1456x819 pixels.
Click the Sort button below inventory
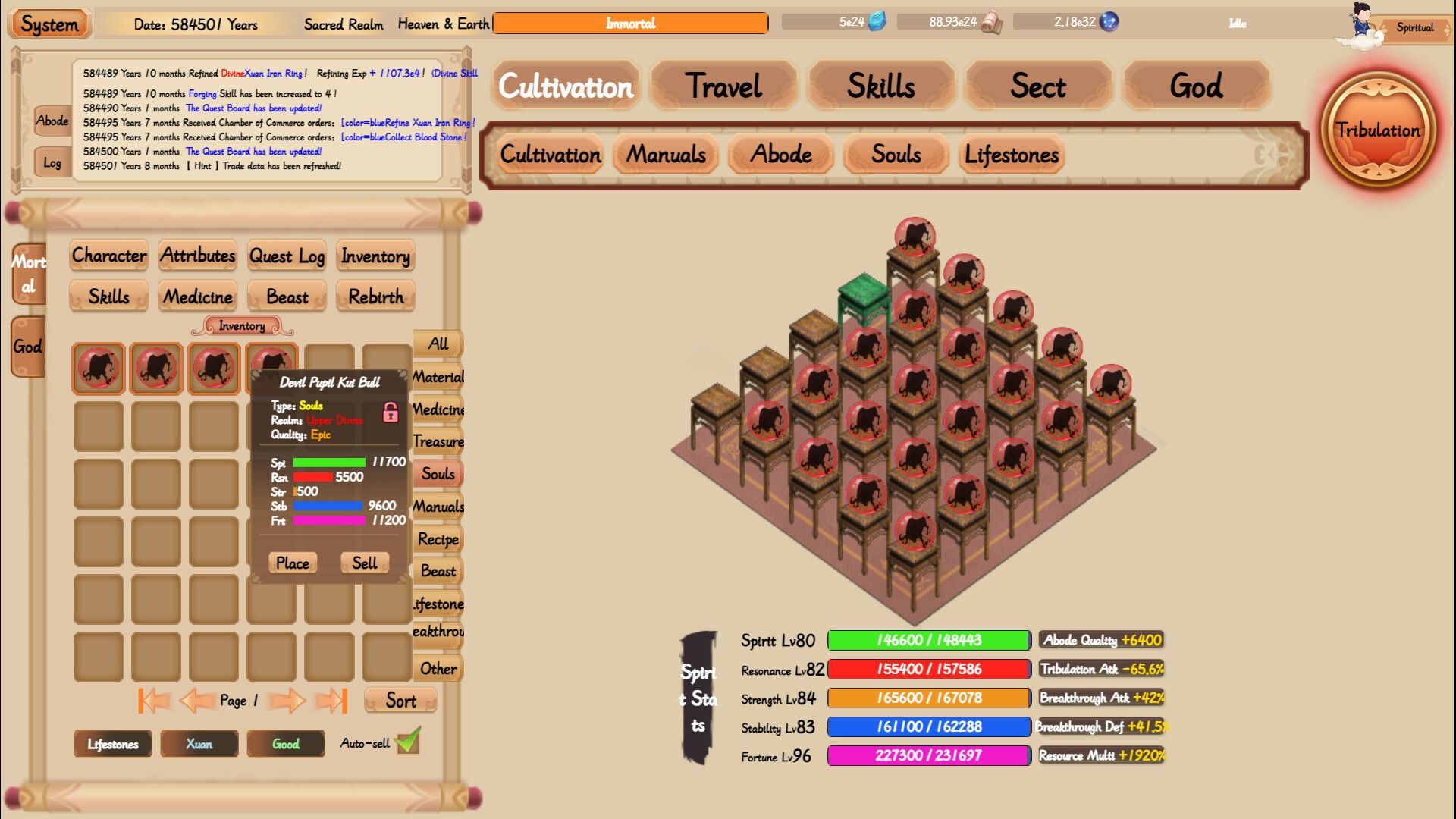[400, 701]
